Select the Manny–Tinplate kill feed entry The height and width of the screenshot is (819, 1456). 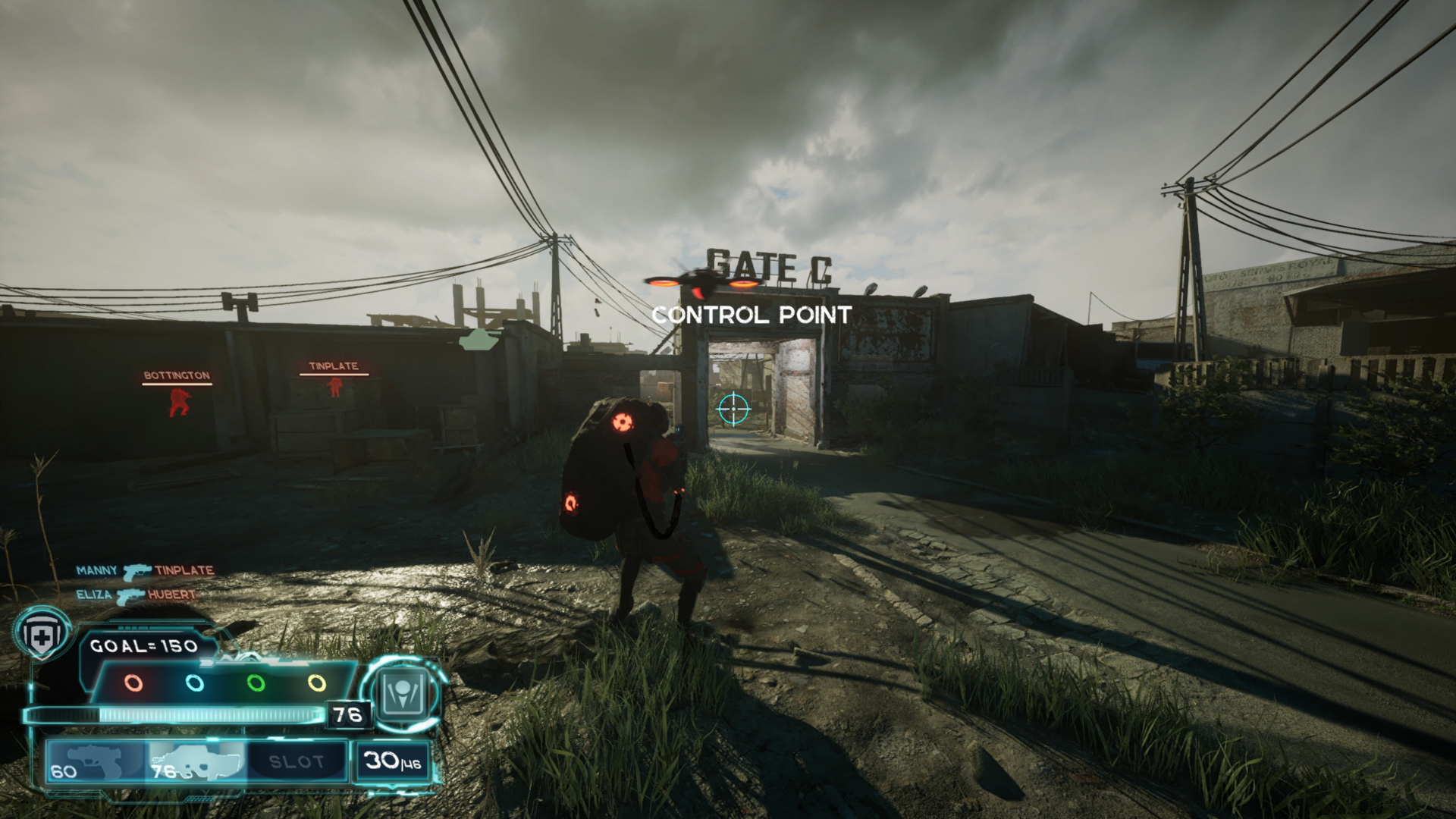tap(144, 570)
